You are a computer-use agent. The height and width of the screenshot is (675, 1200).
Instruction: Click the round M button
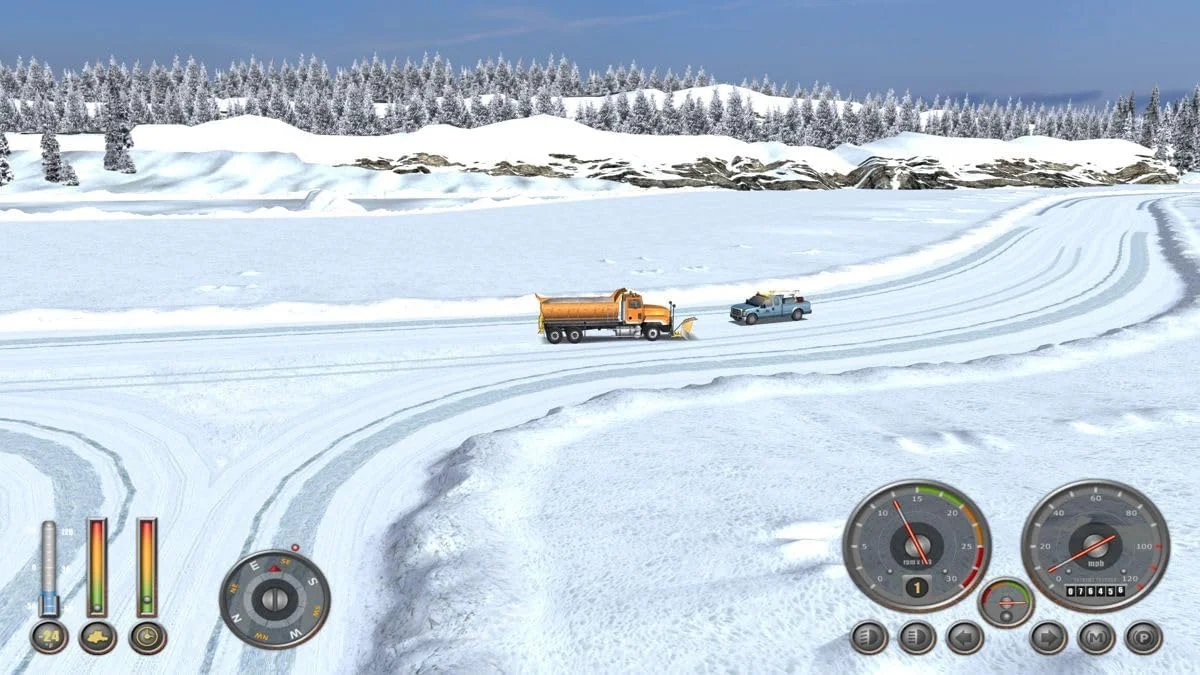1096,637
